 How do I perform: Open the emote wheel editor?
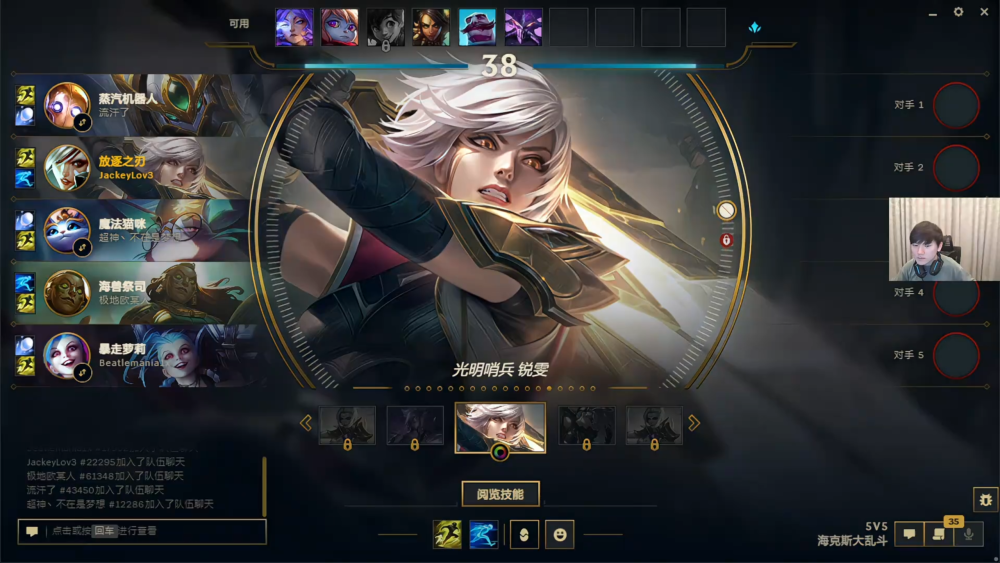point(560,535)
